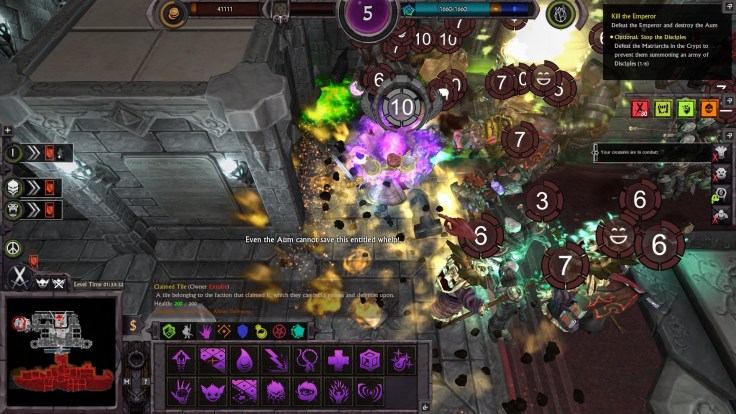Open the crossed swords combat button
This screenshot has width=736, height=414.
(16, 276)
